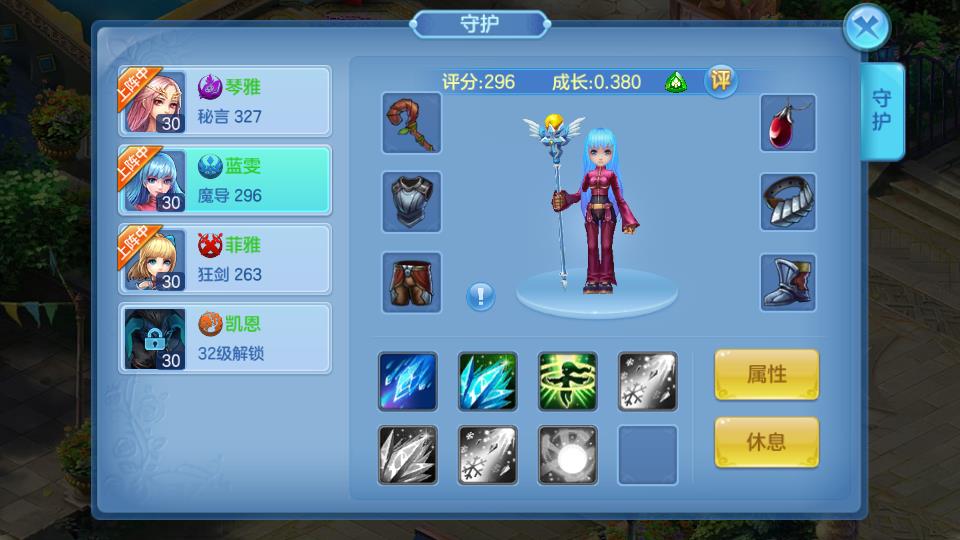Open the 属性 attributes button
Viewport: 960px width, 540px height.
coord(766,375)
